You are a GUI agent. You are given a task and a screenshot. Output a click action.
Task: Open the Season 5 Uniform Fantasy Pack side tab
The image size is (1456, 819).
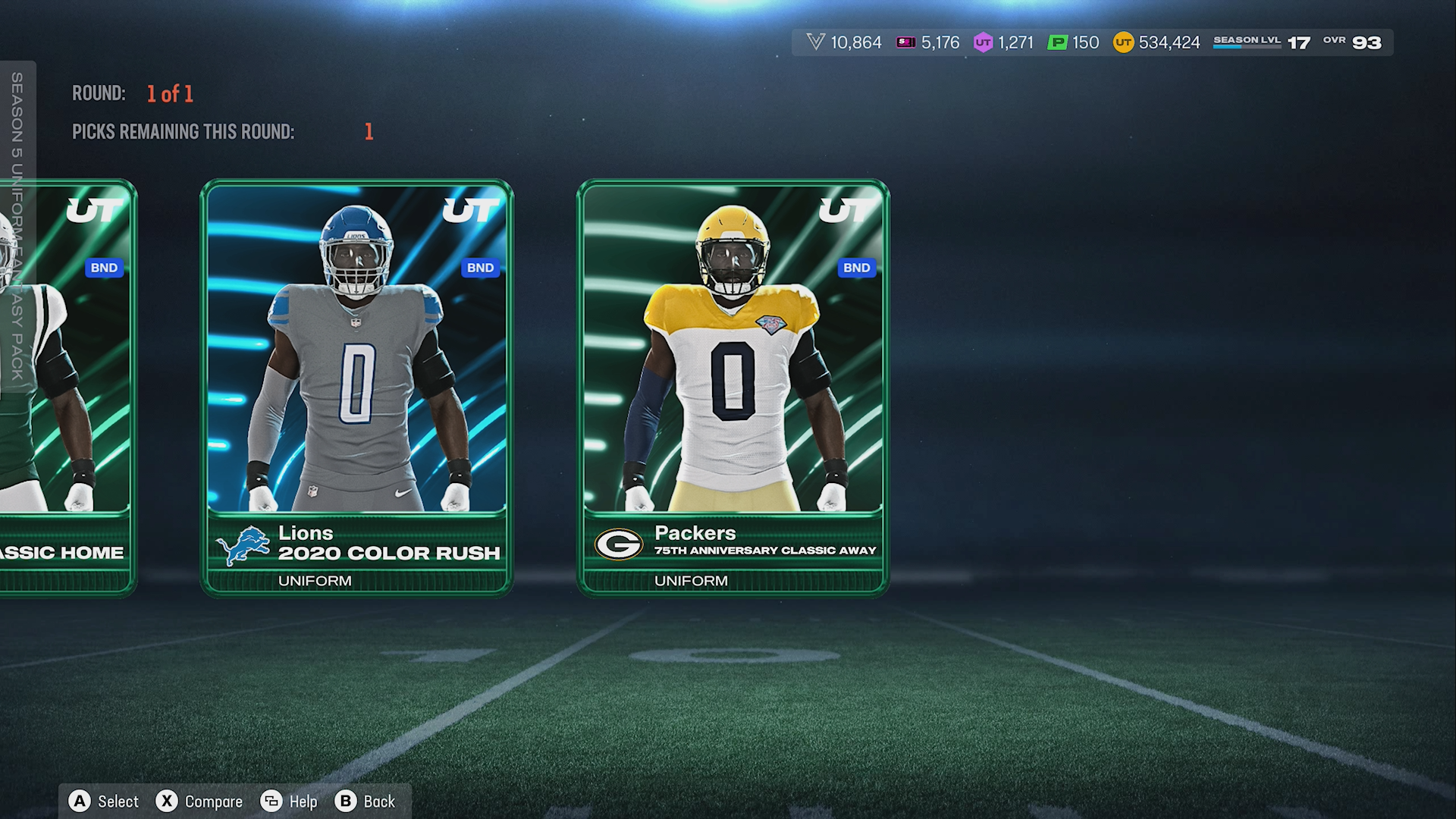coord(17,226)
